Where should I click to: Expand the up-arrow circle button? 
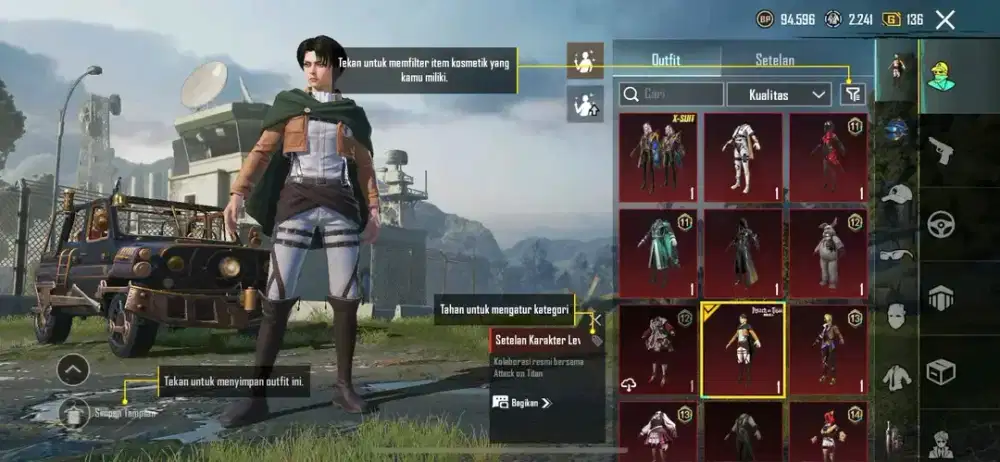[x=73, y=370]
